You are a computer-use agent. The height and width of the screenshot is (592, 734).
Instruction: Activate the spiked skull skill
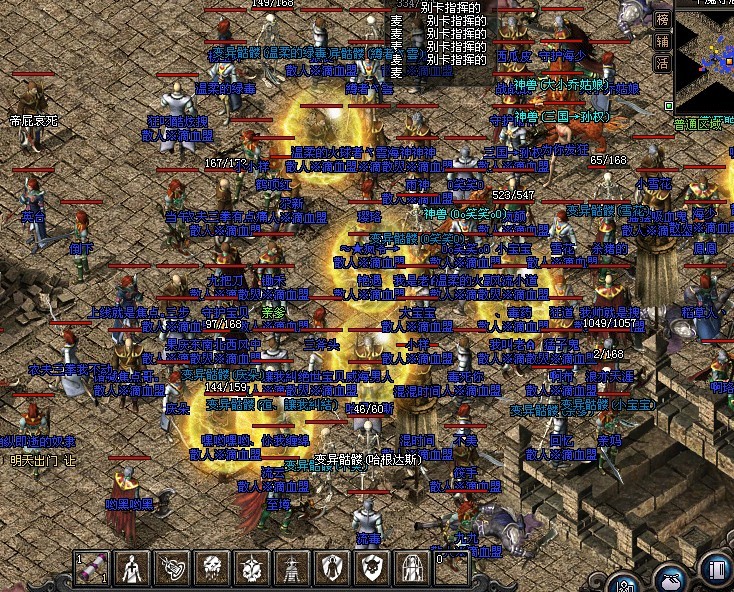pyautogui.click(x=252, y=568)
